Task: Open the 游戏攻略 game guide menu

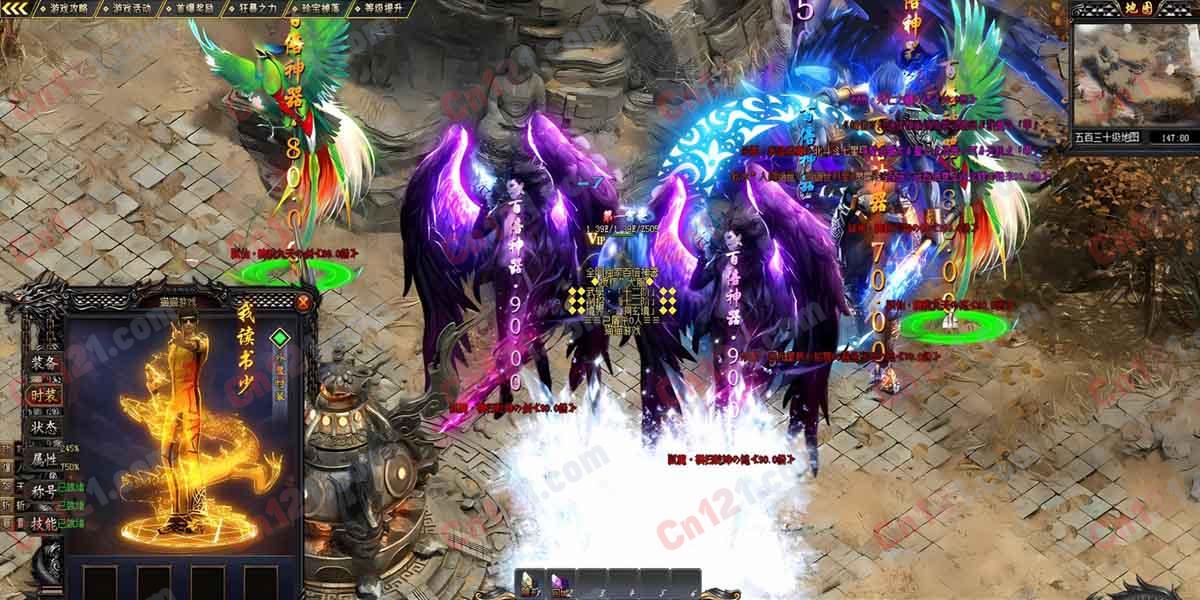Action: click(66, 8)
